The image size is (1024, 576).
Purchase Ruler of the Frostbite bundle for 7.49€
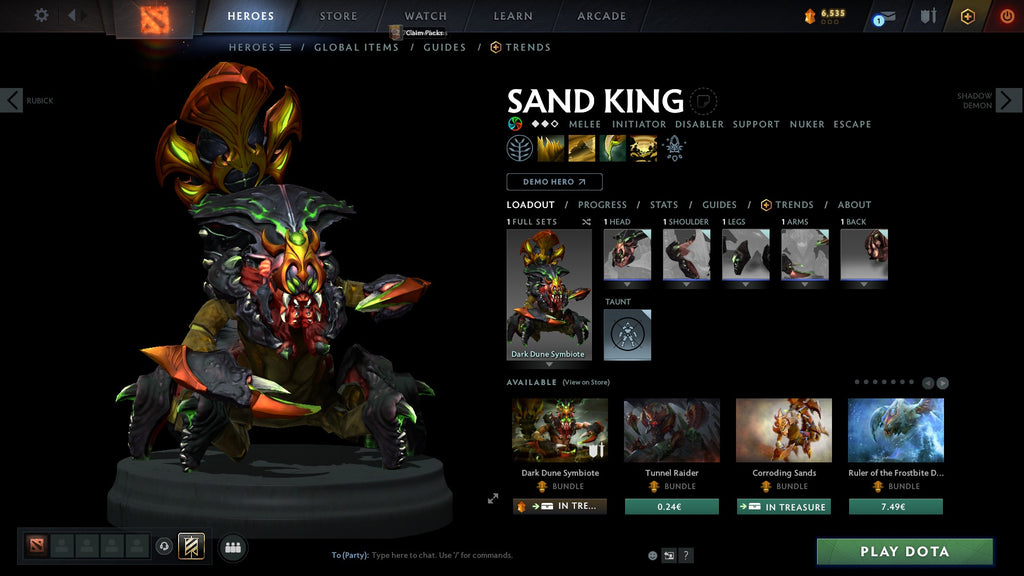click(x=895, y=507)
